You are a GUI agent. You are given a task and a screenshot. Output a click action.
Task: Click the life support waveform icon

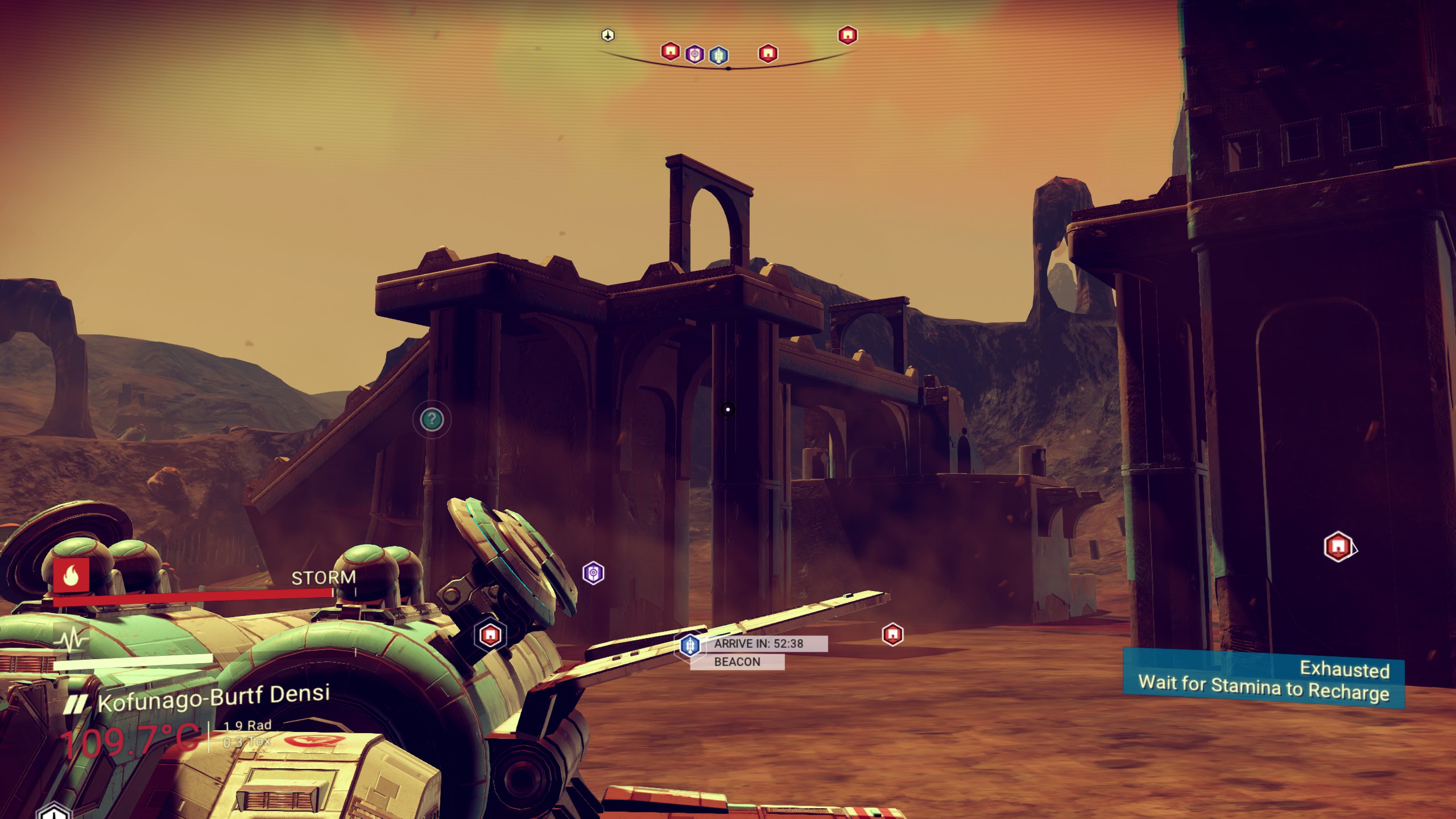pos(72,640)
